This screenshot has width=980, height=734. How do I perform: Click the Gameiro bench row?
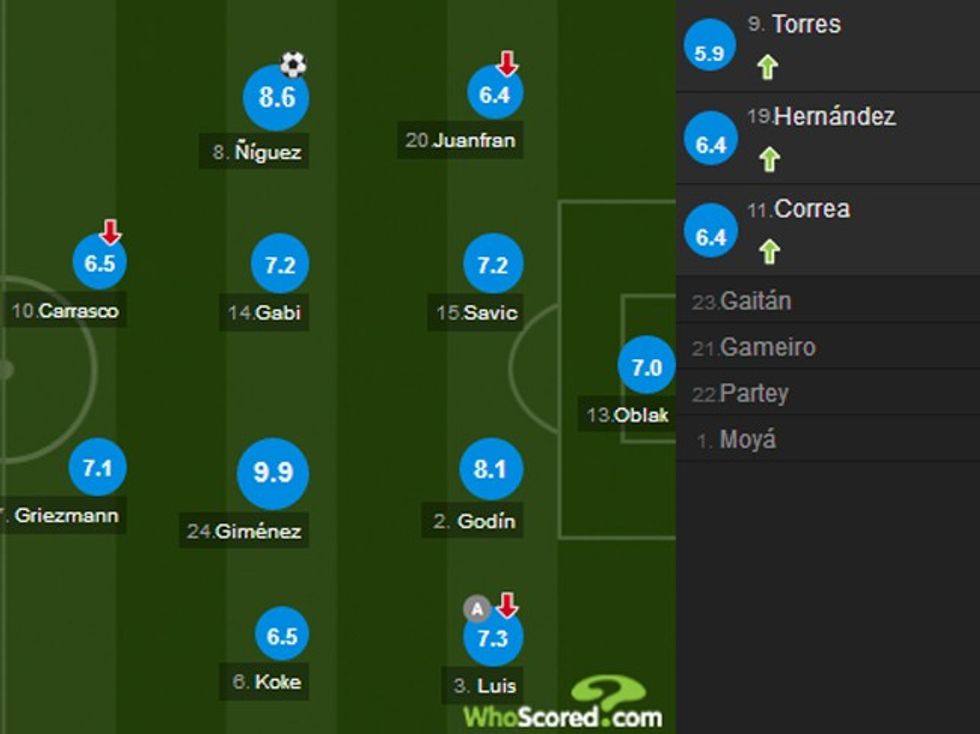pos(827,347)
